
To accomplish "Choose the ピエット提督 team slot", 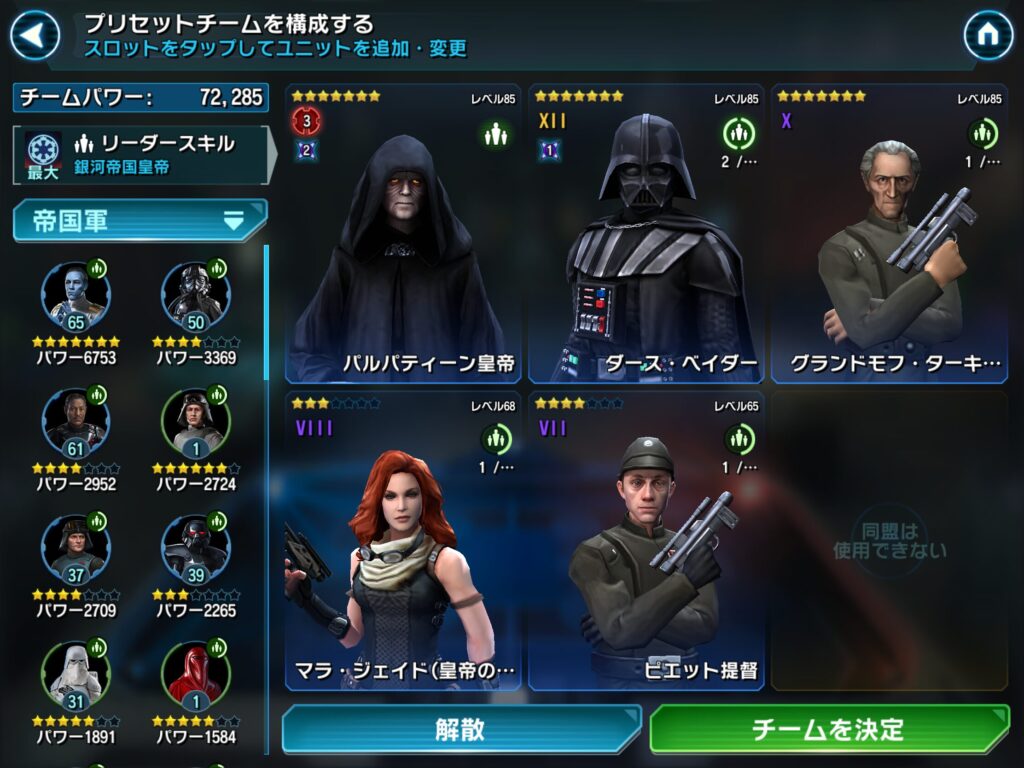I will [646, 541].
